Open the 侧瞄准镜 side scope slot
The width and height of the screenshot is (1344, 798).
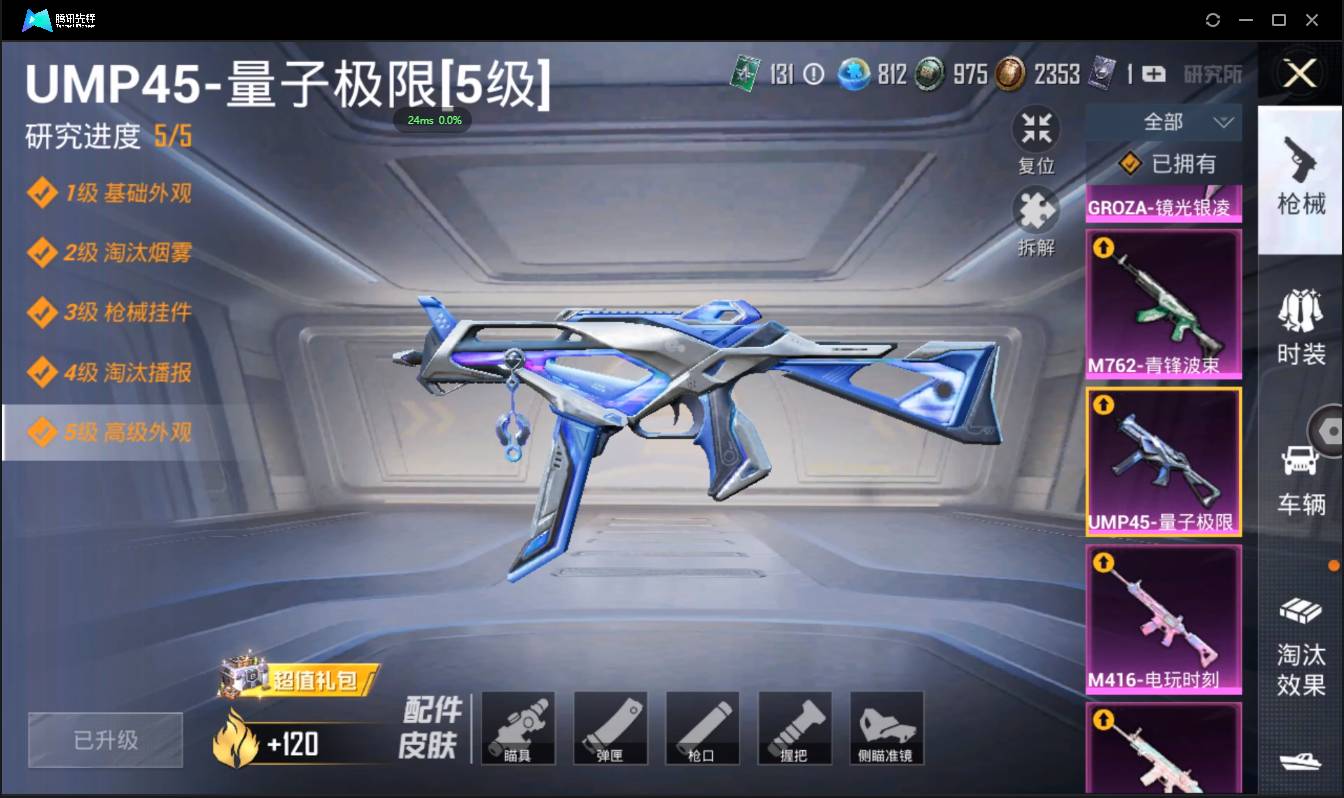tap(886, 727)
